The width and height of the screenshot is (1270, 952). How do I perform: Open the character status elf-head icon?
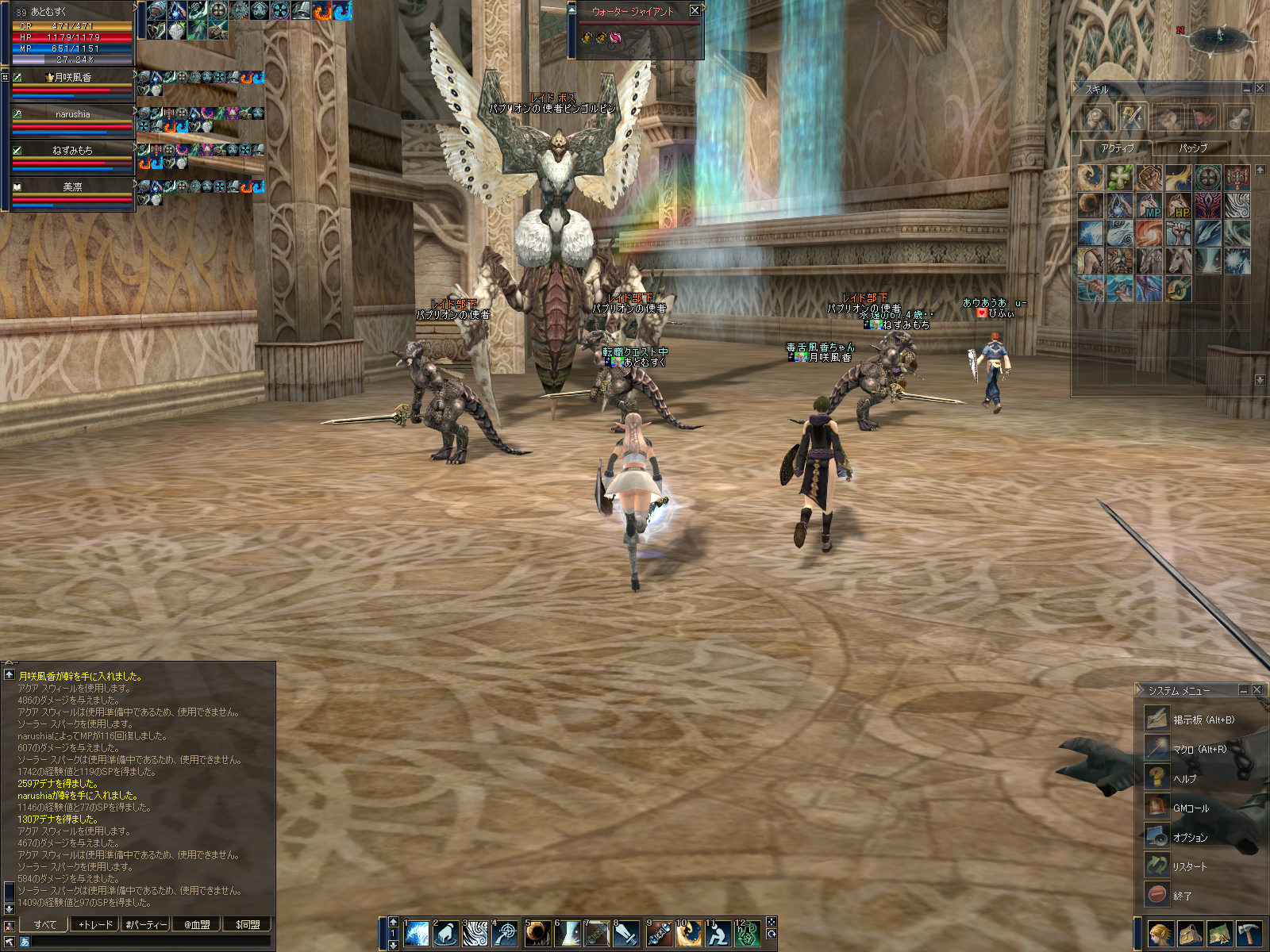pos(1160,934)
